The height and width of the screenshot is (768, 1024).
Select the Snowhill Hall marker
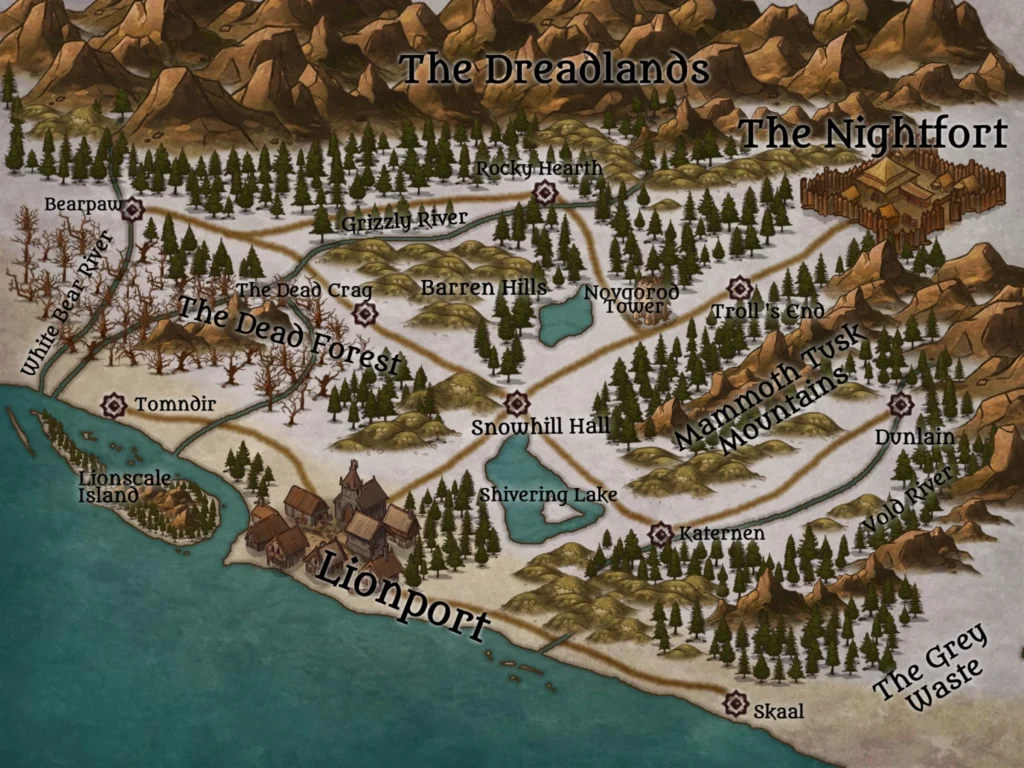pos(516,404)
